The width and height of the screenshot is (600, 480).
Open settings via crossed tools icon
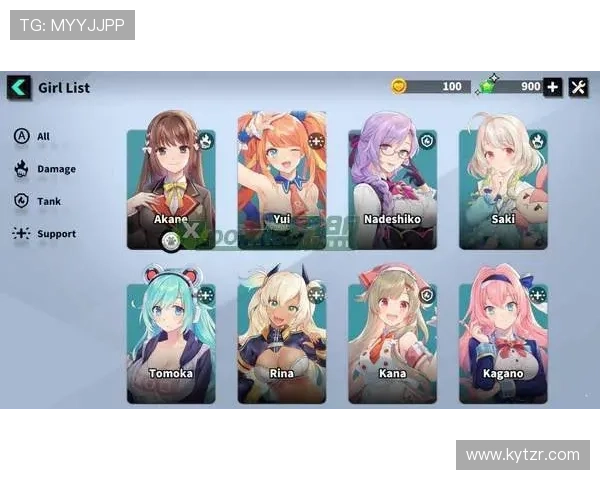pos(579,87)
